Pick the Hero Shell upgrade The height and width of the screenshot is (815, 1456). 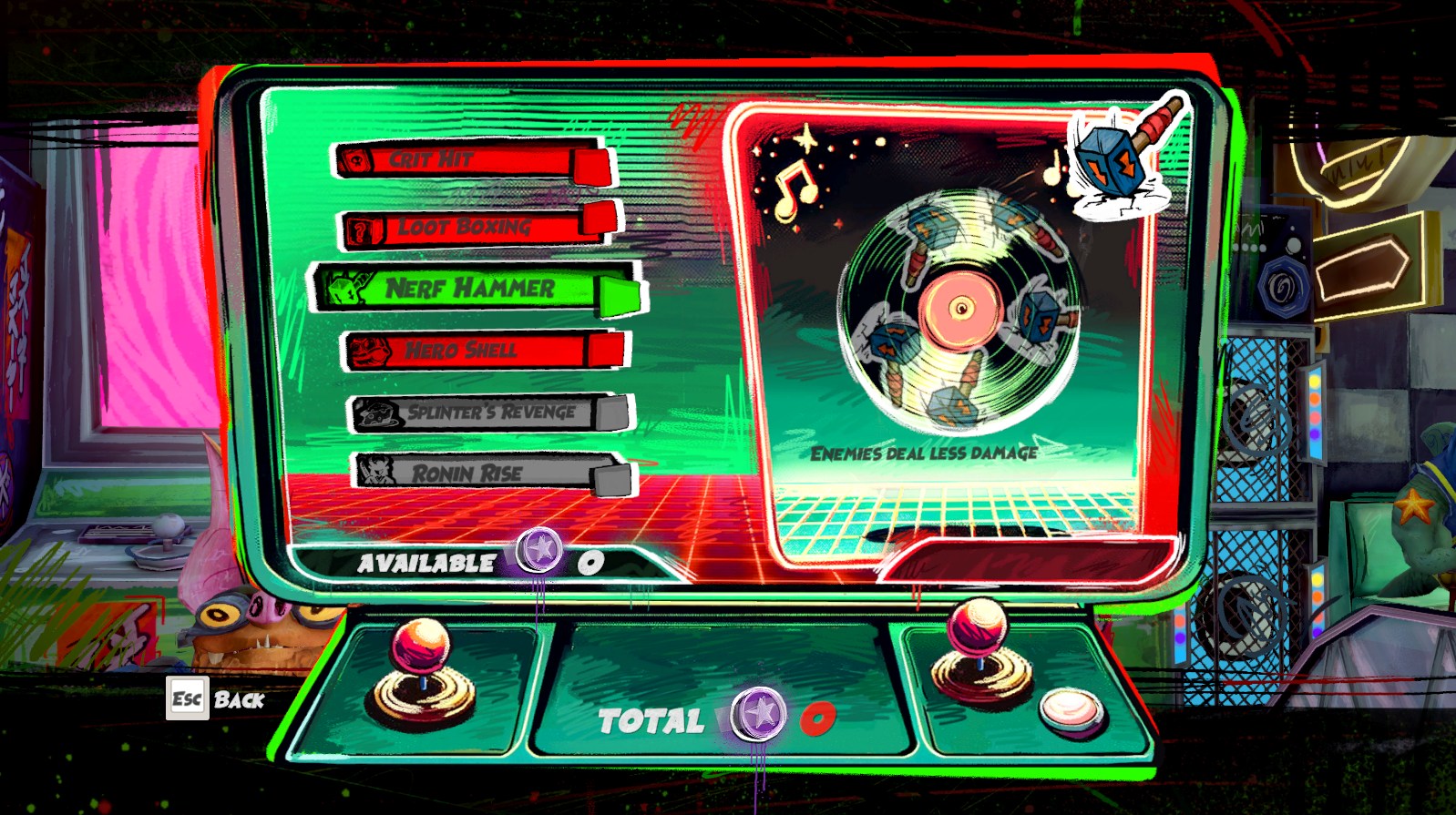(x=483, y=351)
